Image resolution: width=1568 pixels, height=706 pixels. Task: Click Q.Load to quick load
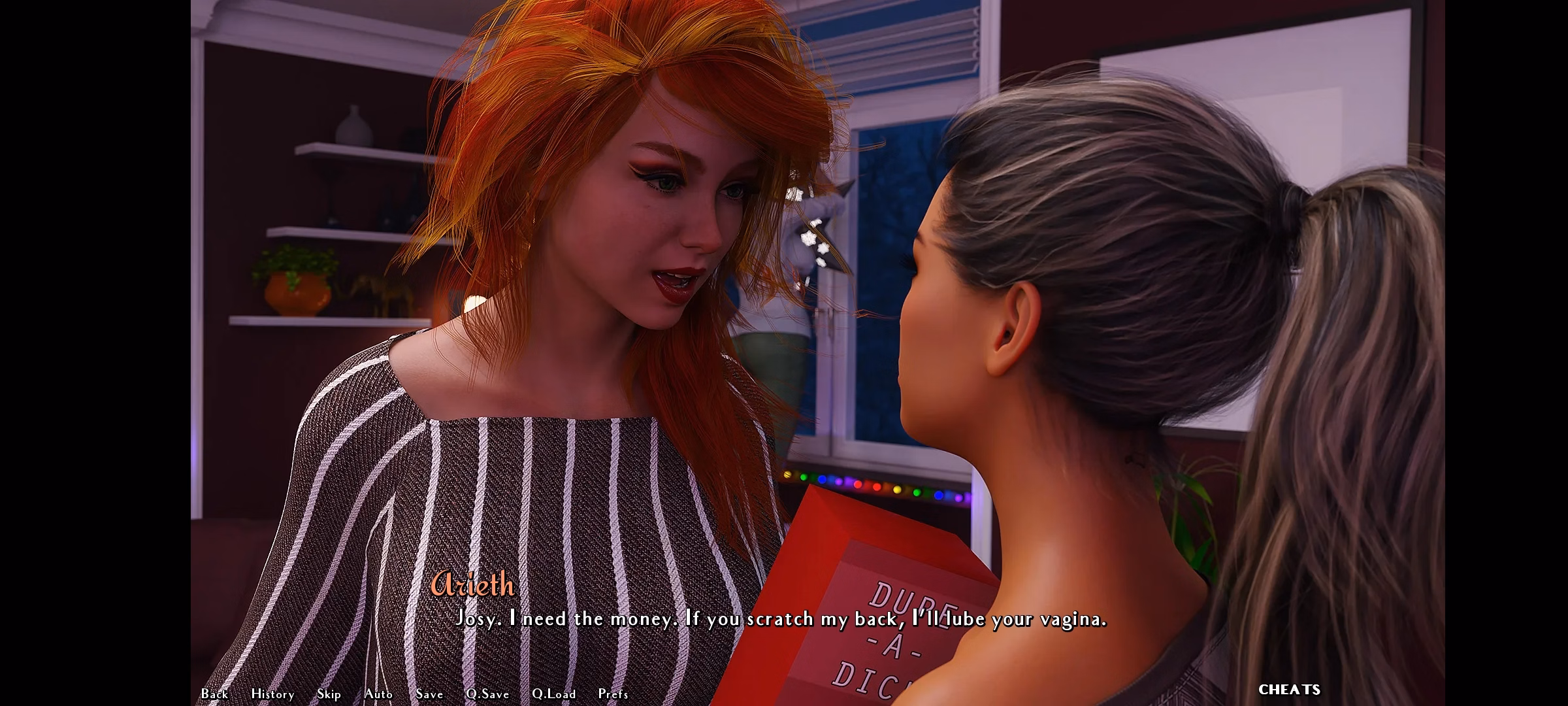point(553,694)
